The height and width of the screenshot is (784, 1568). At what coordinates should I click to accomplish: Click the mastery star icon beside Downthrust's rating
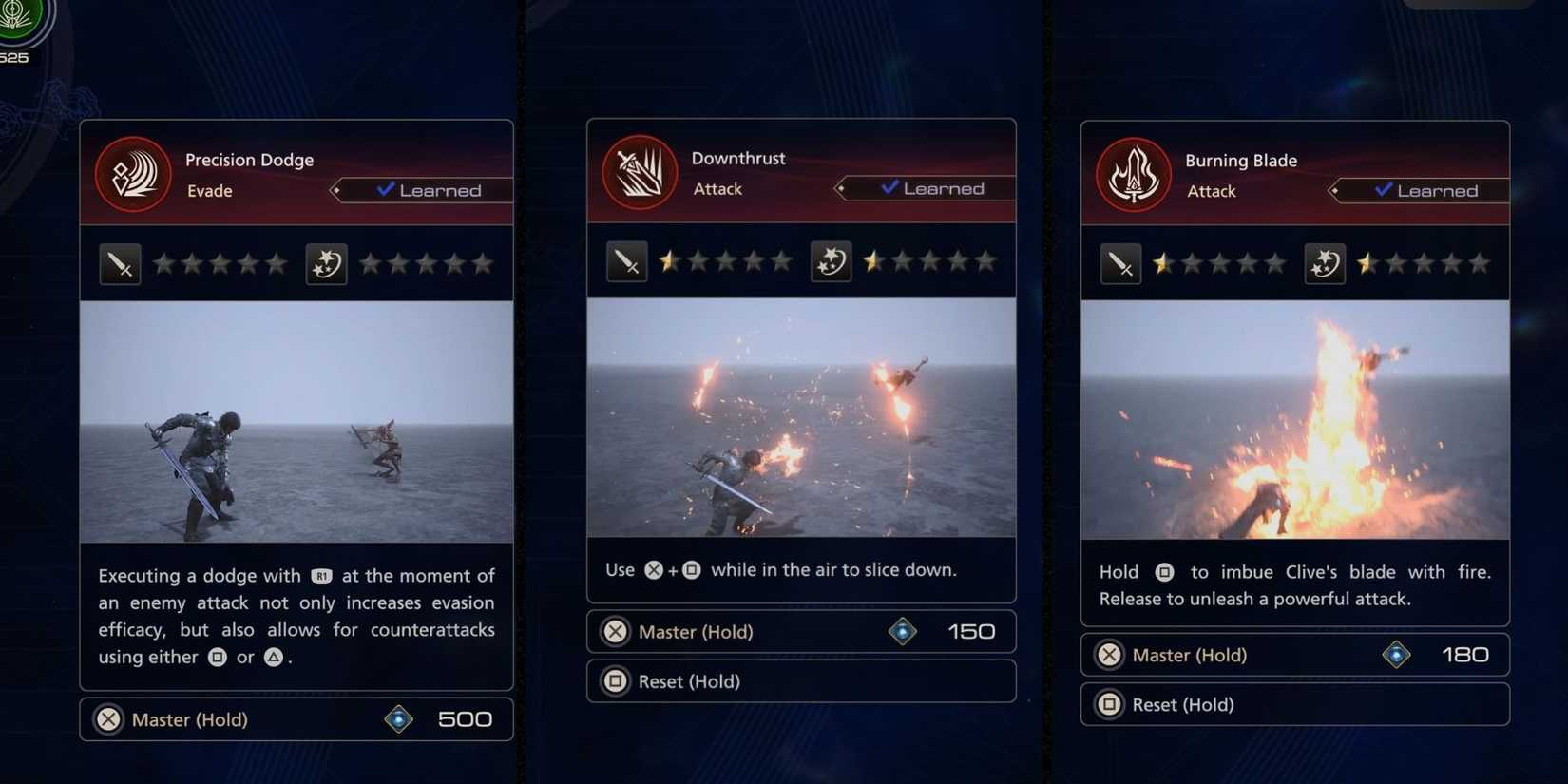pyautogui.click(x=832, y=259)
